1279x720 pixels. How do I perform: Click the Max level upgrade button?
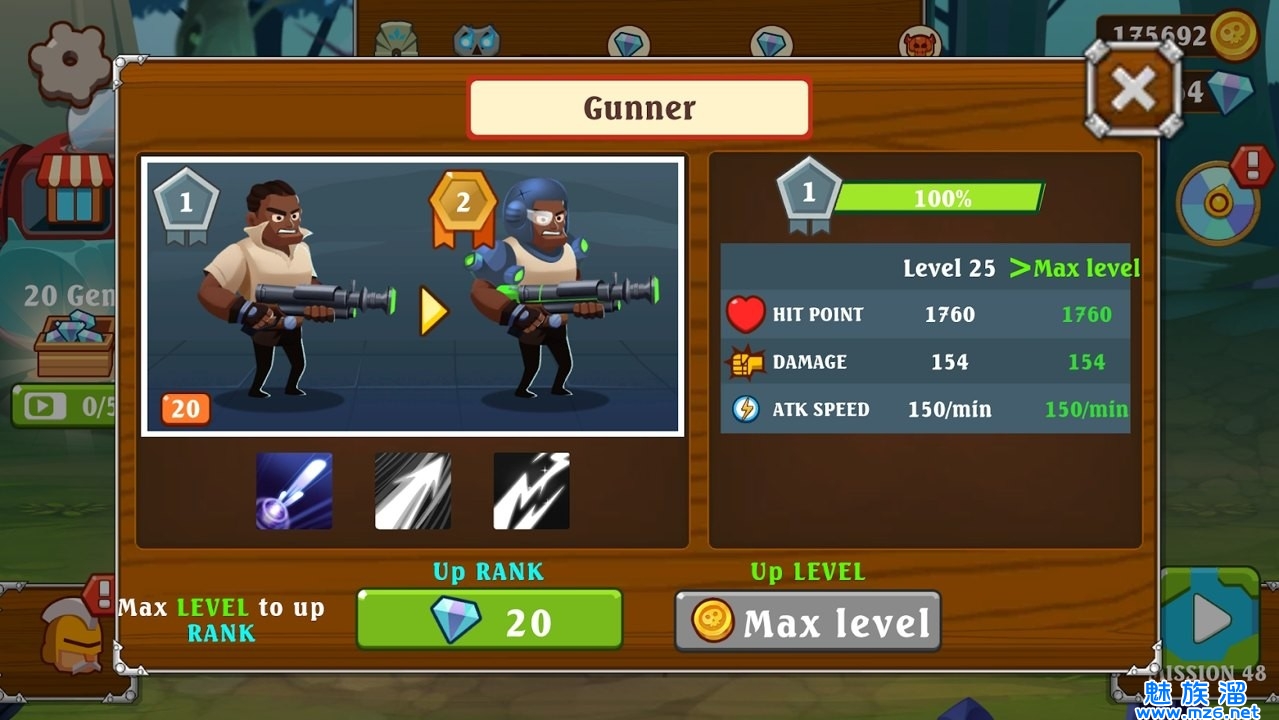point(808,622)
